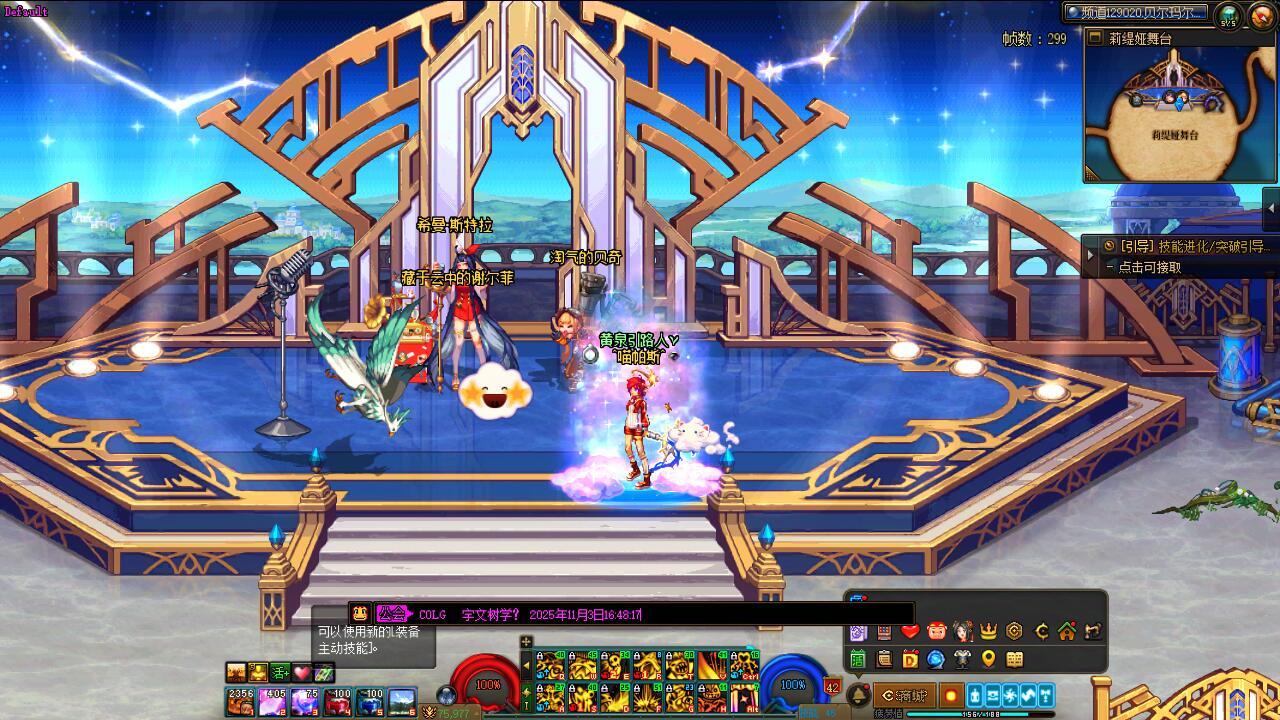This screenshot has height=720, width=1280.
Task: Open the house icon in the menu
Action: pos(1067,631)
